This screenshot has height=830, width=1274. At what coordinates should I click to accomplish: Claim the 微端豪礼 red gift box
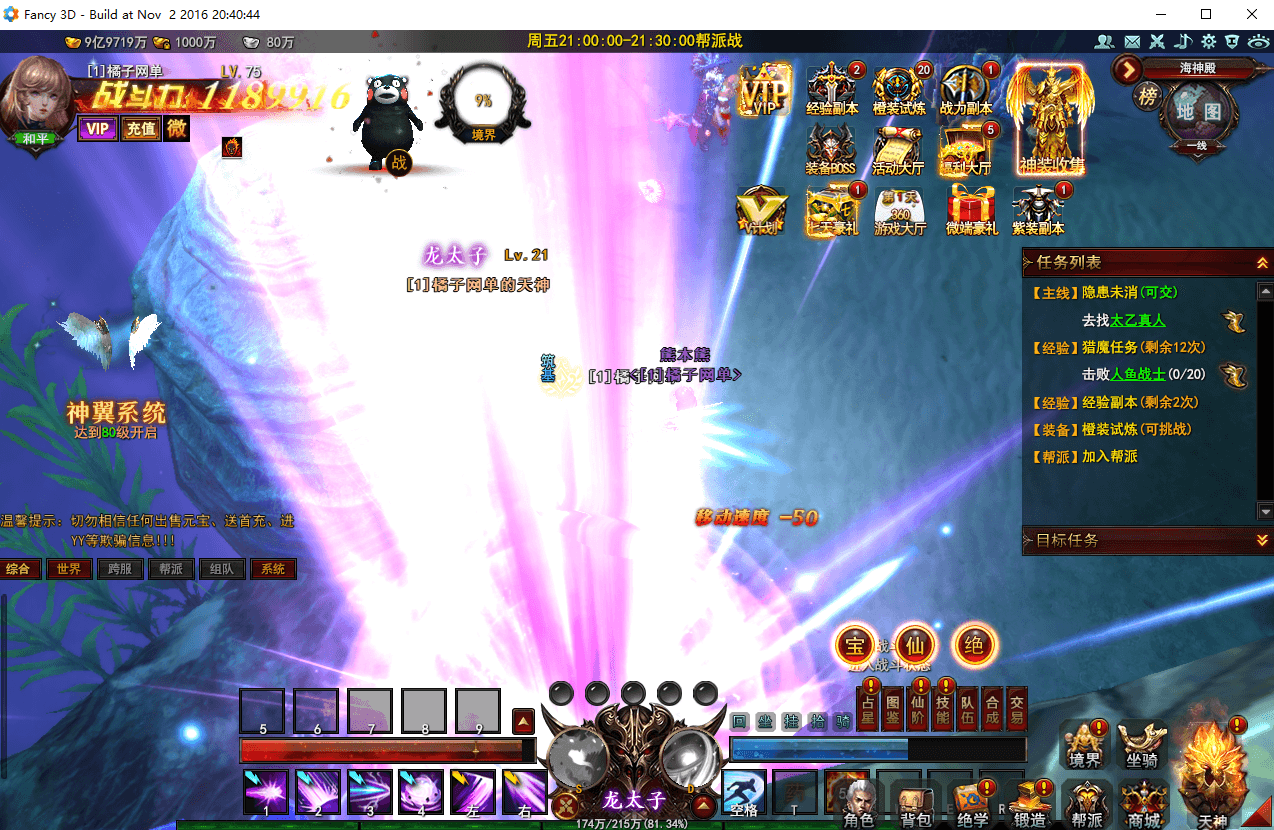(x=971, y=210)
